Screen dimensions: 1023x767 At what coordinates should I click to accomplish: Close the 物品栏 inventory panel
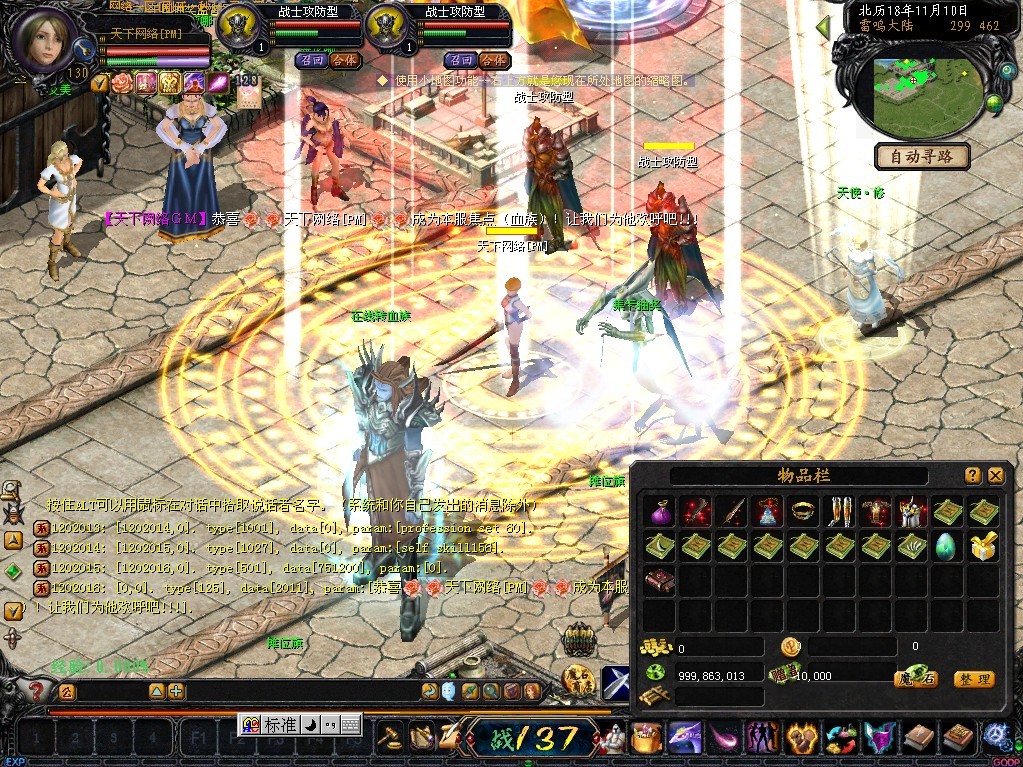click(995, 475)
